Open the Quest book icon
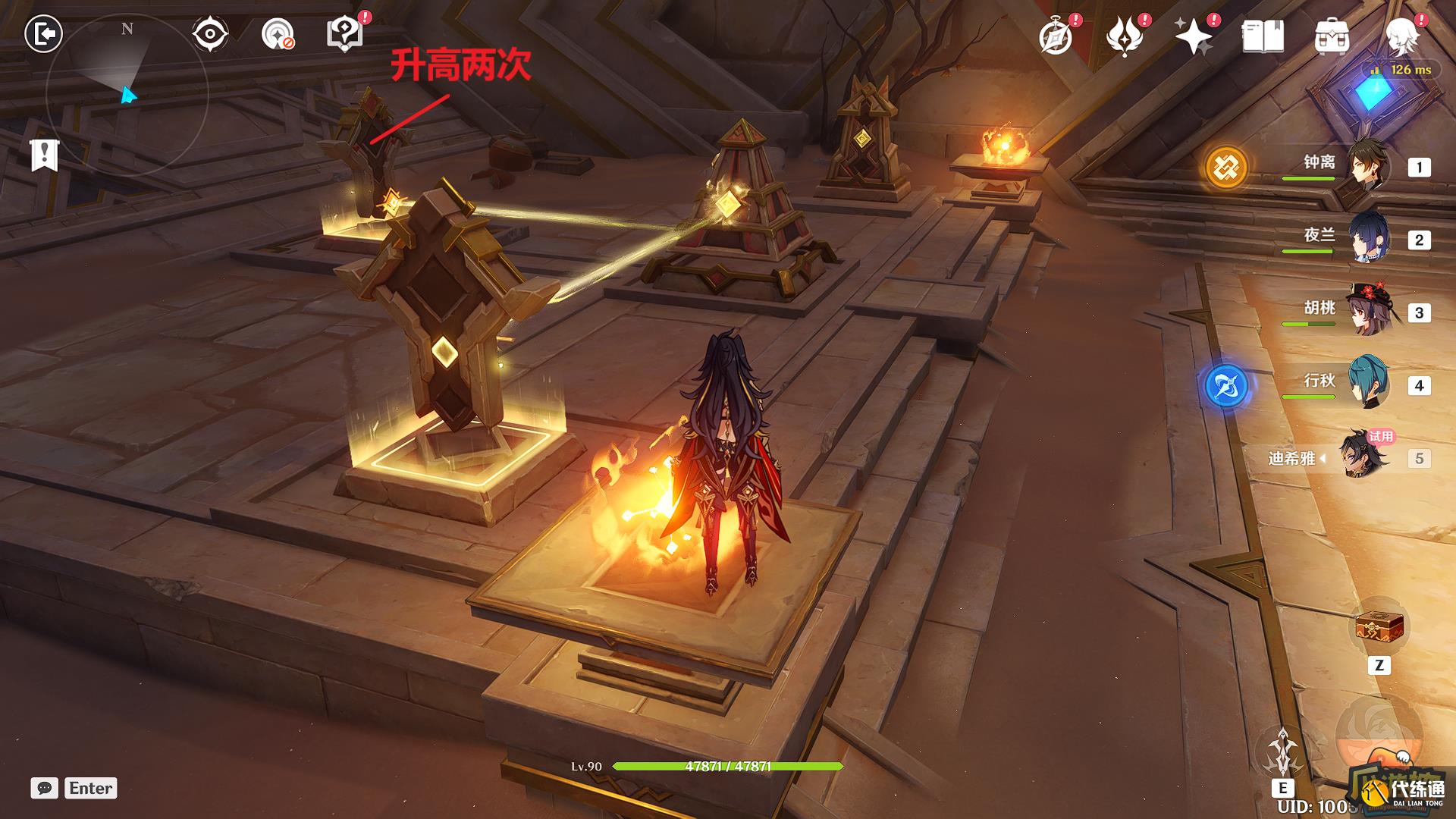 point(1263,32)
